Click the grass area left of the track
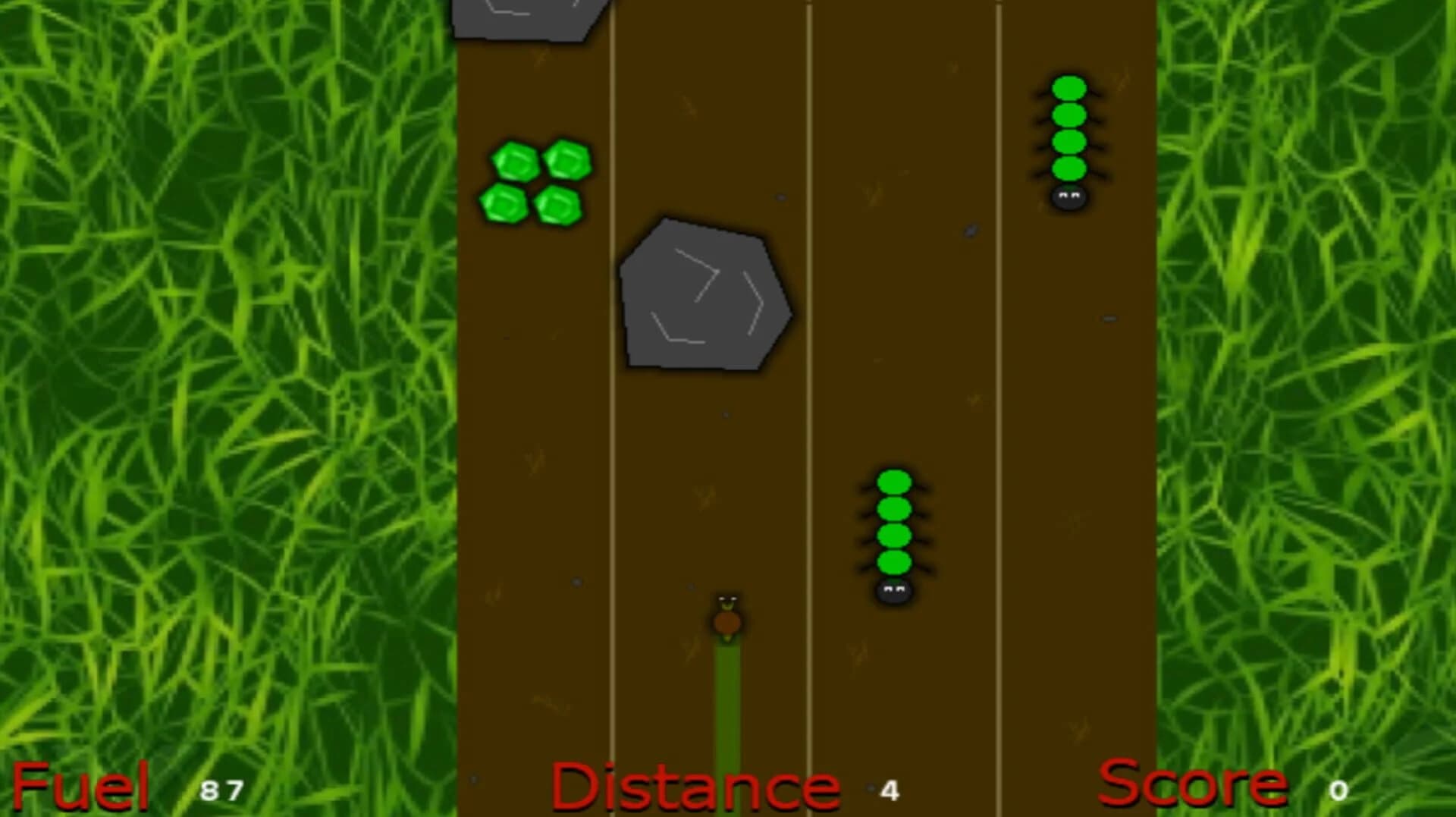The width and height of the screenshot is (1456, 817). pos(227,379)
